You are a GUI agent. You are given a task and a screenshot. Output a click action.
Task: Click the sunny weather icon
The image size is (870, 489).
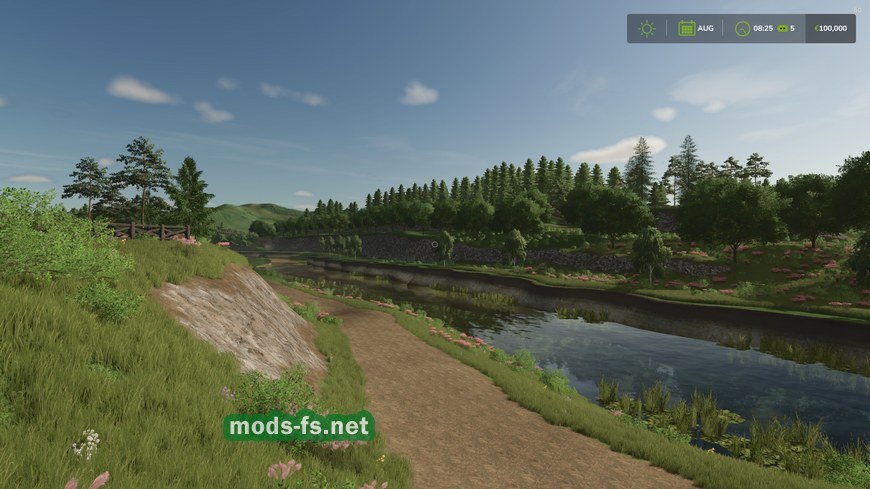(x=647, y=28)
